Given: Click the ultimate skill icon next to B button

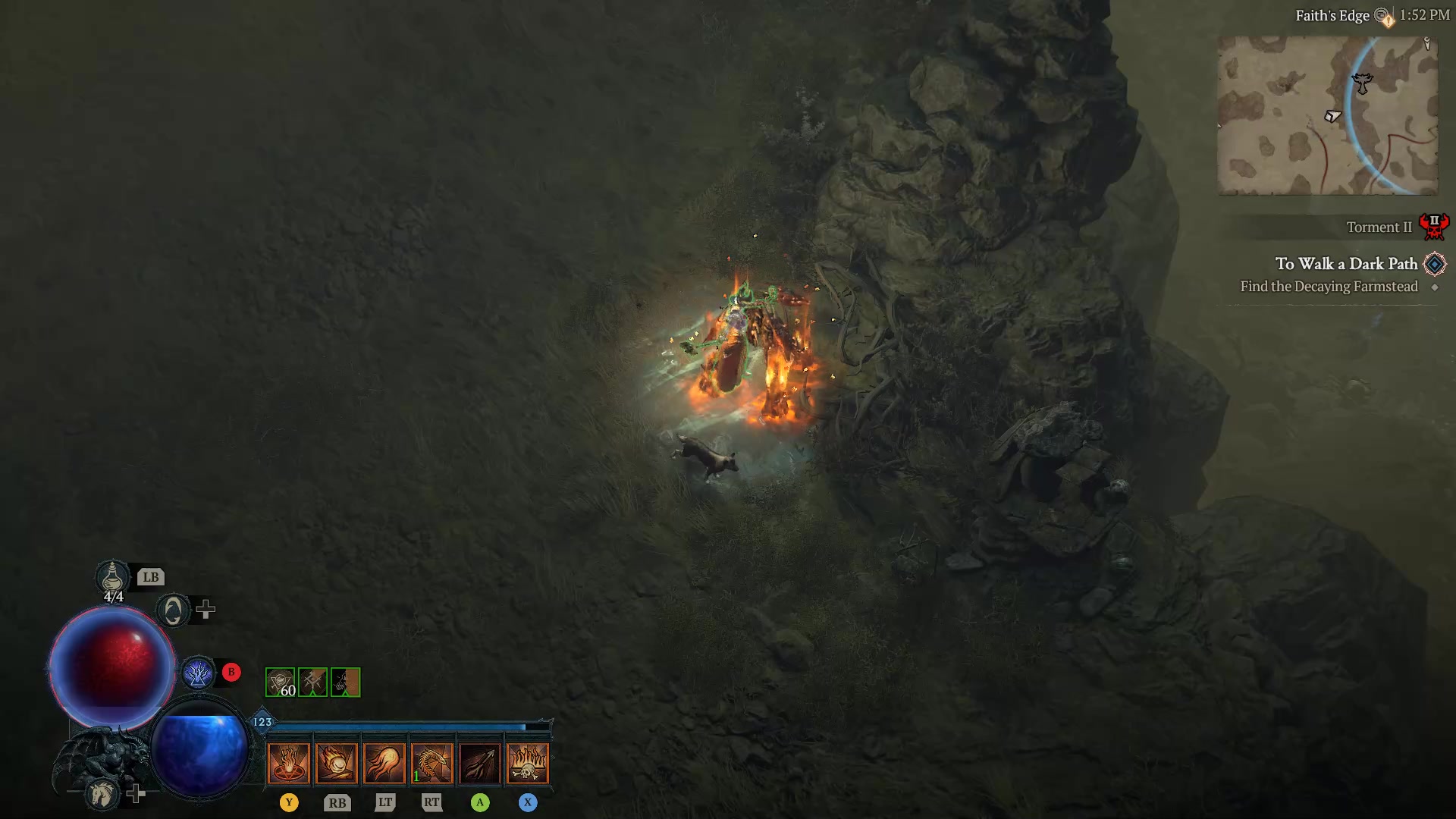Looking at the screenshot, I should [199, 672].
